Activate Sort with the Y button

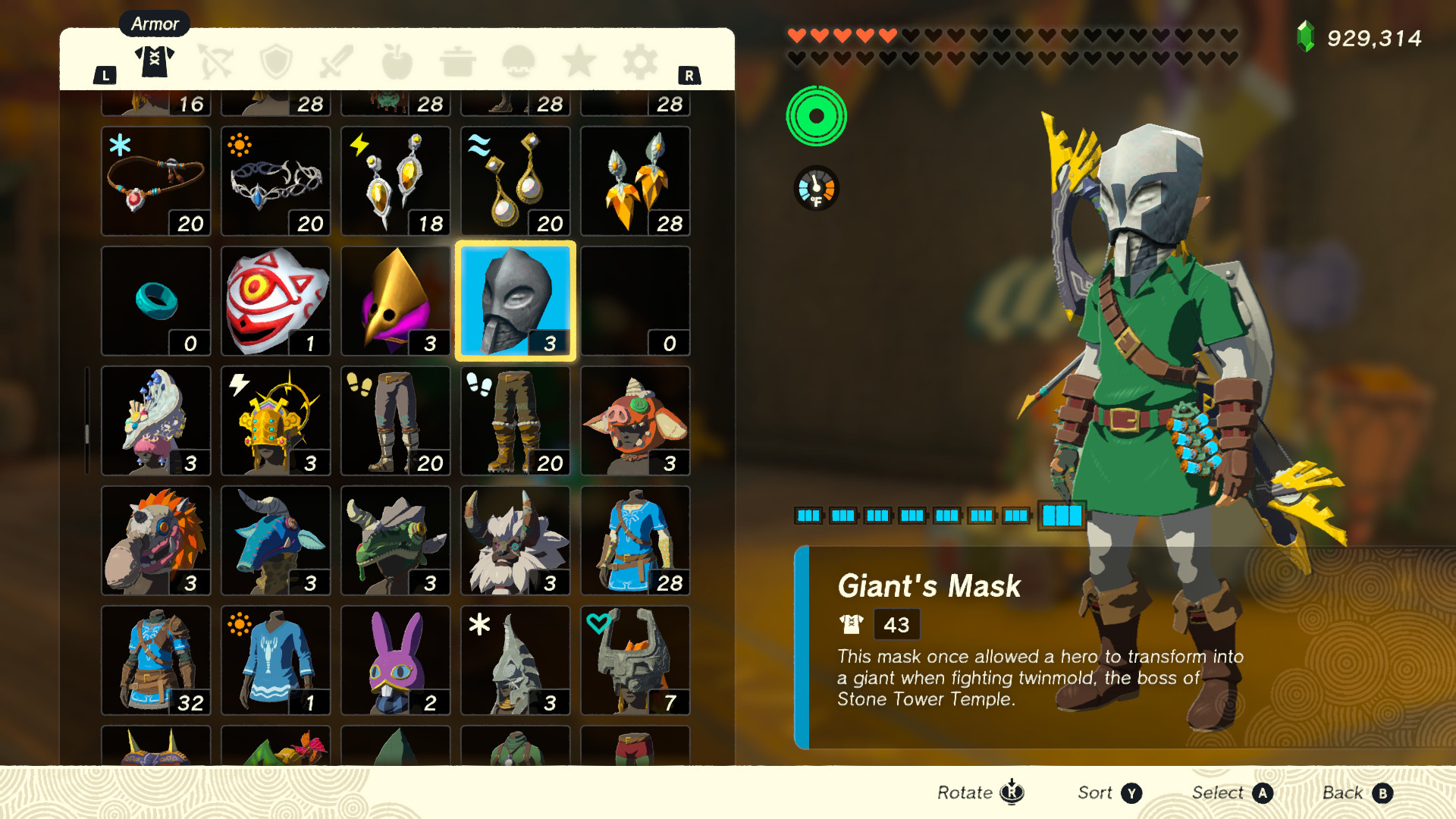[x=1131, y=792]
